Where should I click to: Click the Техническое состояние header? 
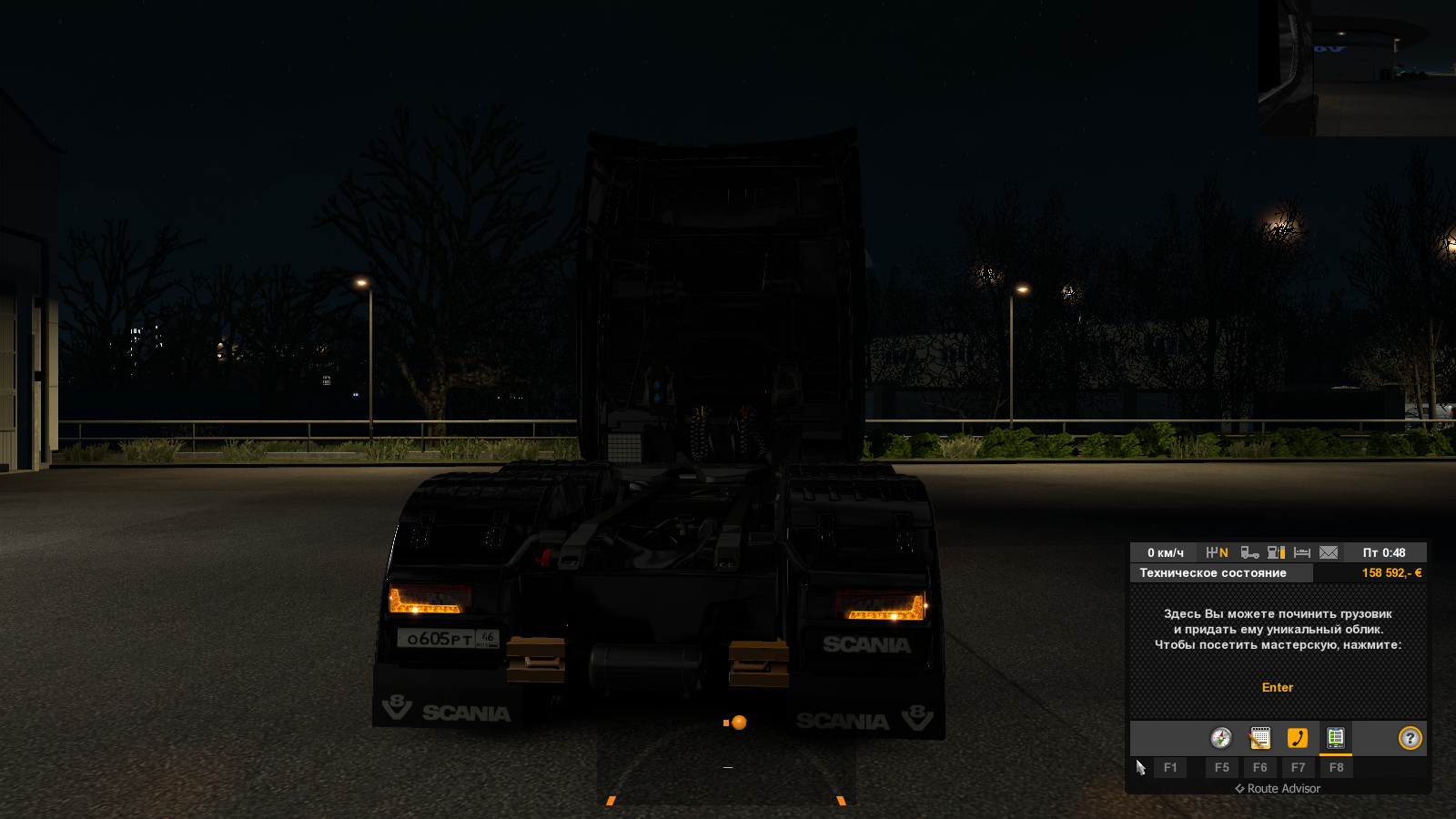1213,572
